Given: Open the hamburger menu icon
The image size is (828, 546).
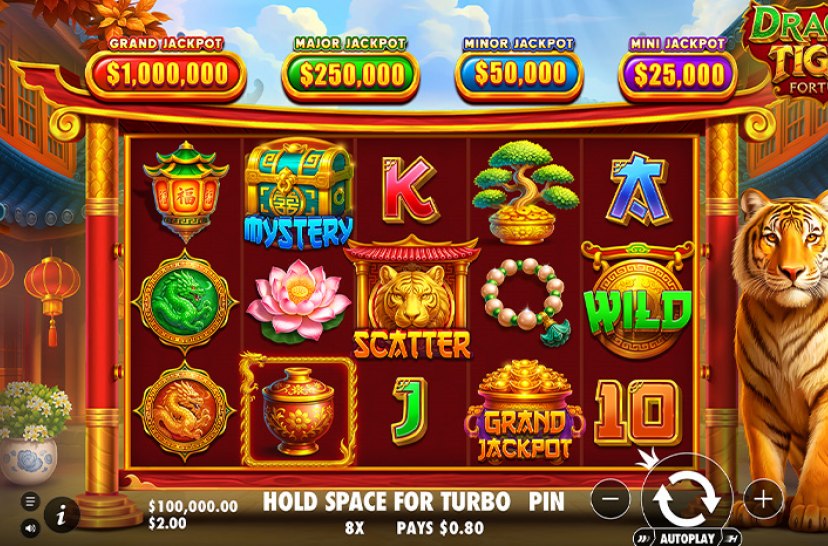Looking at the screenshot, I should (x=30, y=501).
